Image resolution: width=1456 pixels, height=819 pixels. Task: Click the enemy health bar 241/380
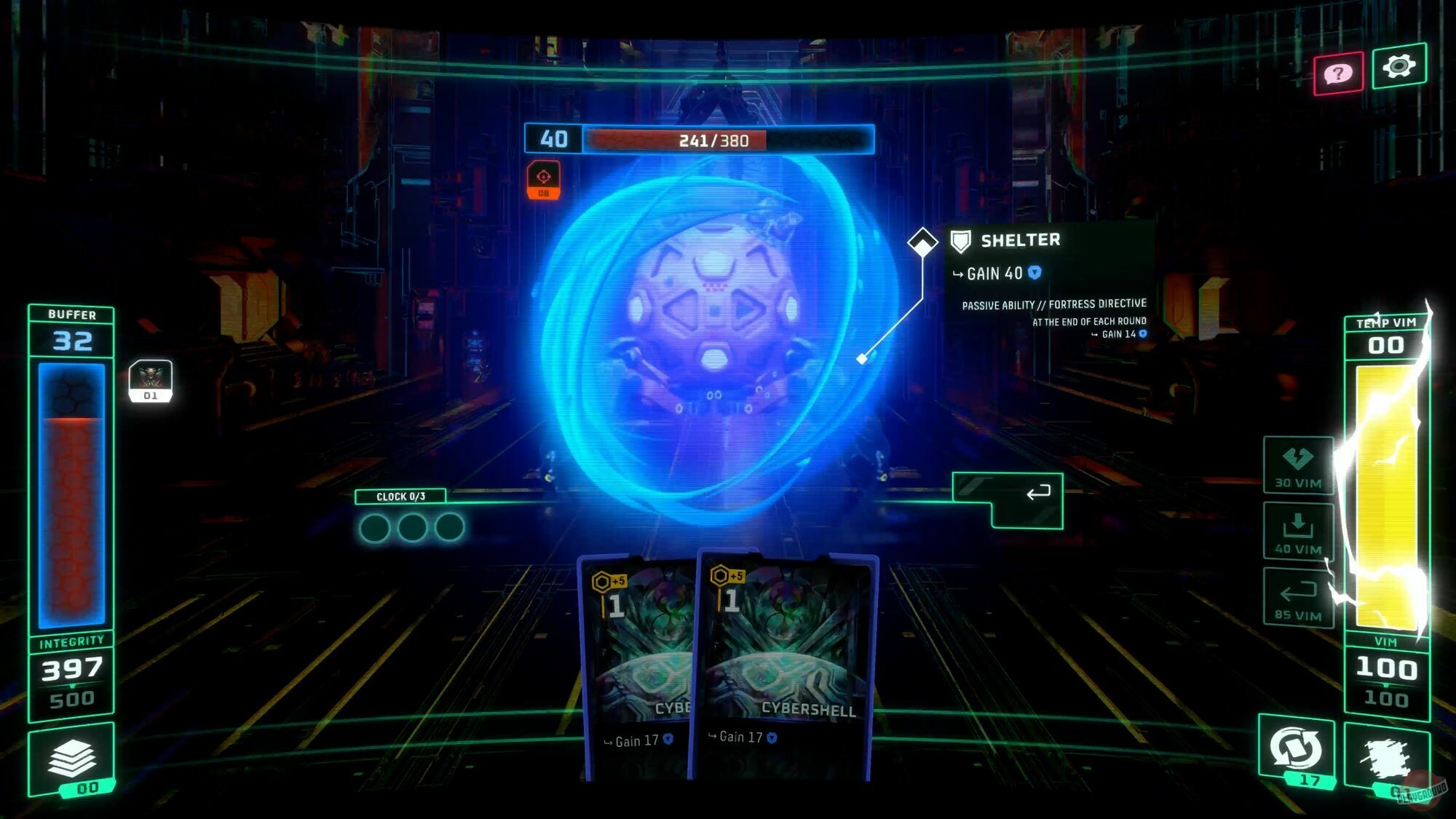713,138
